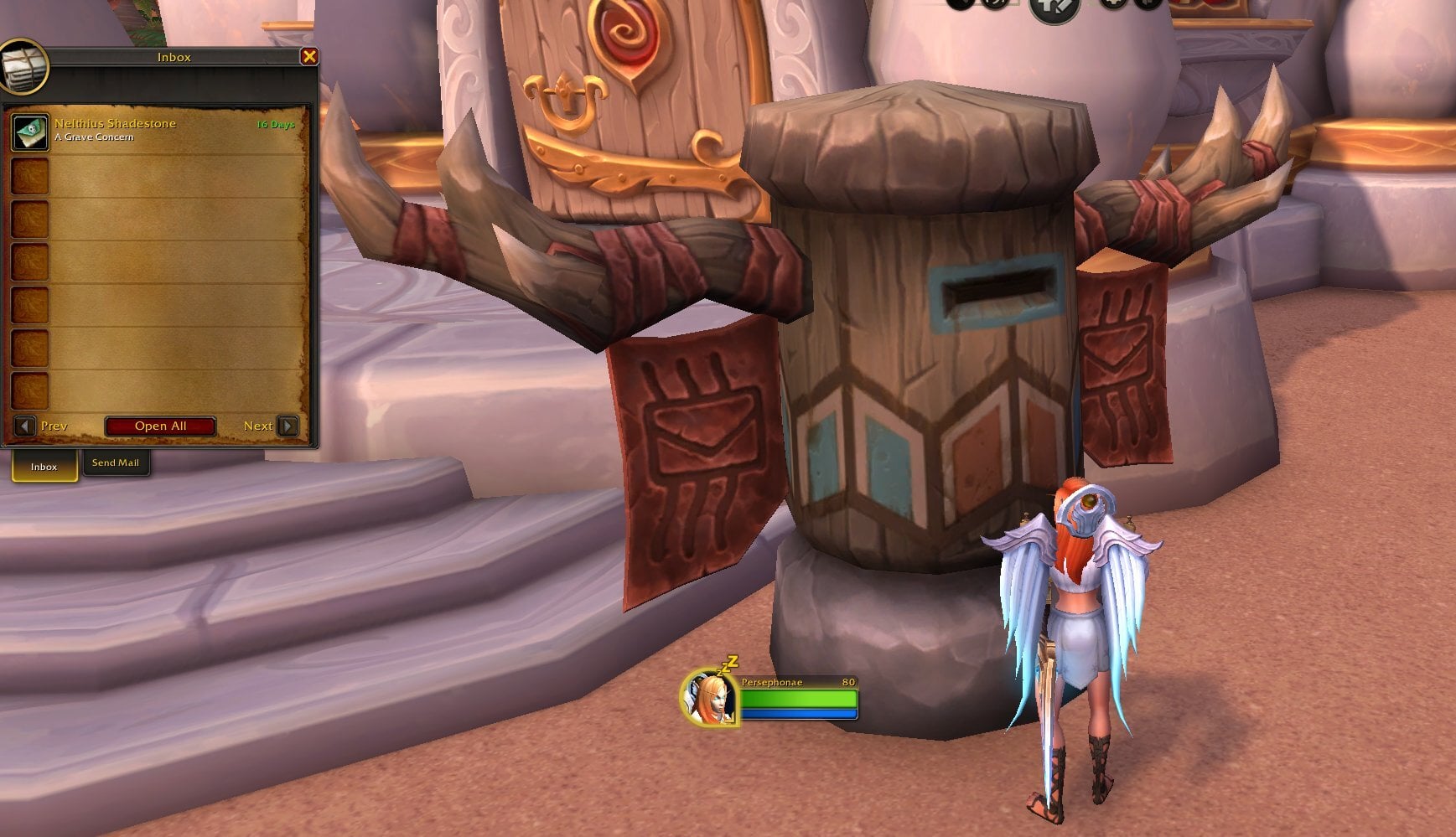Click the Next arrow icon in the mail window

tap(286, 426)
